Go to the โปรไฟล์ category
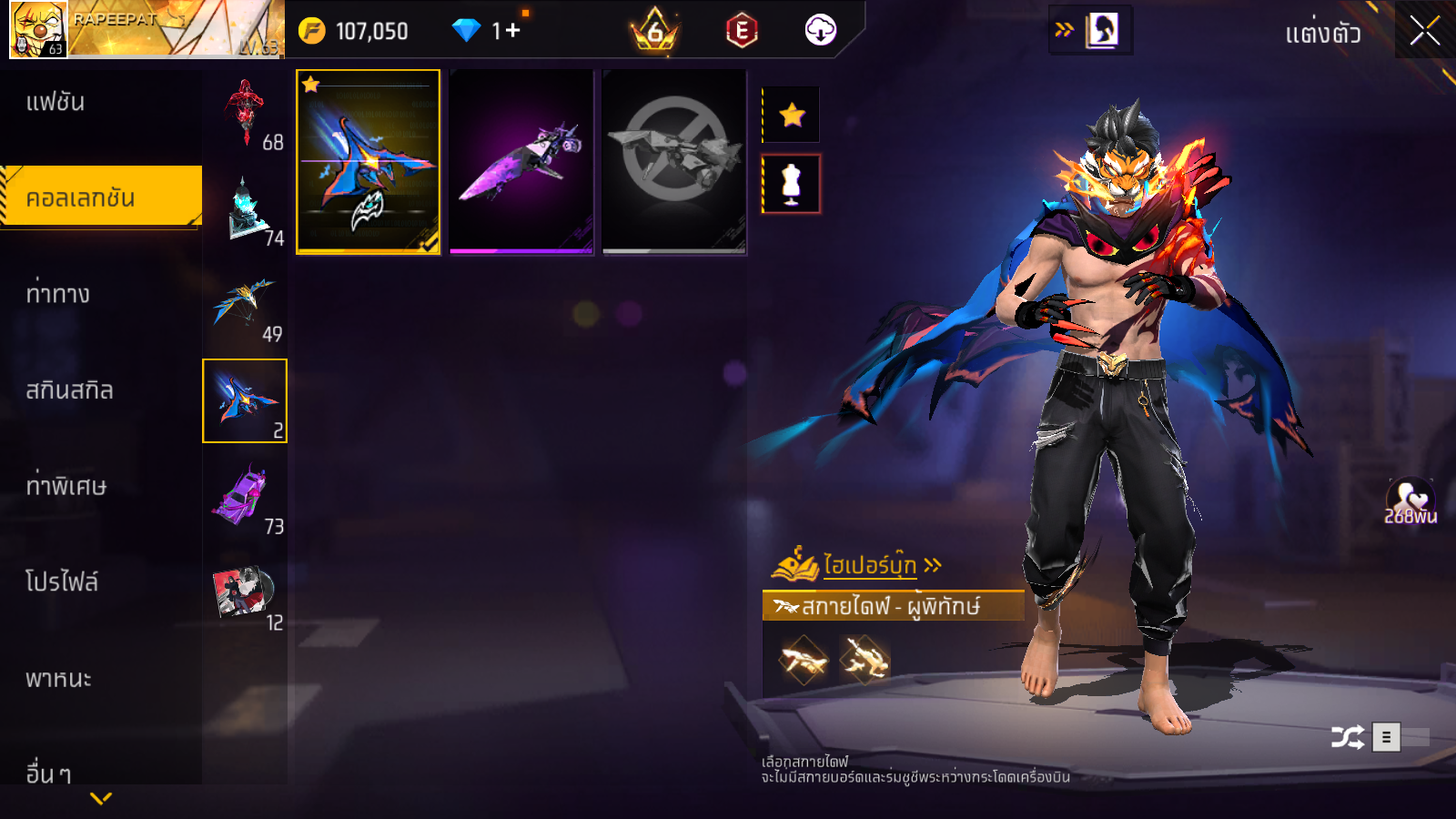The height and width of the screenshot is (819, 1456). click(62, 582)
